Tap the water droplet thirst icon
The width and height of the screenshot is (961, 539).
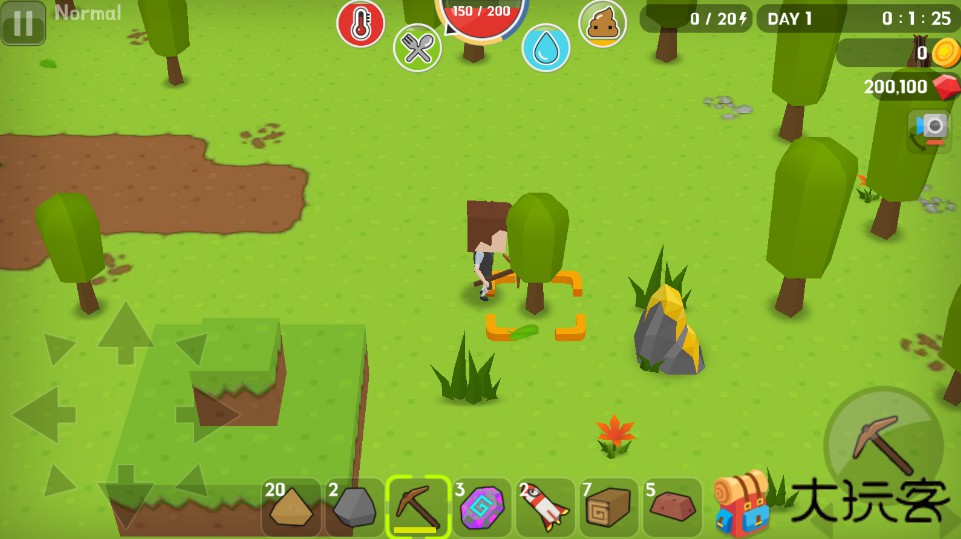click(546, 47)
